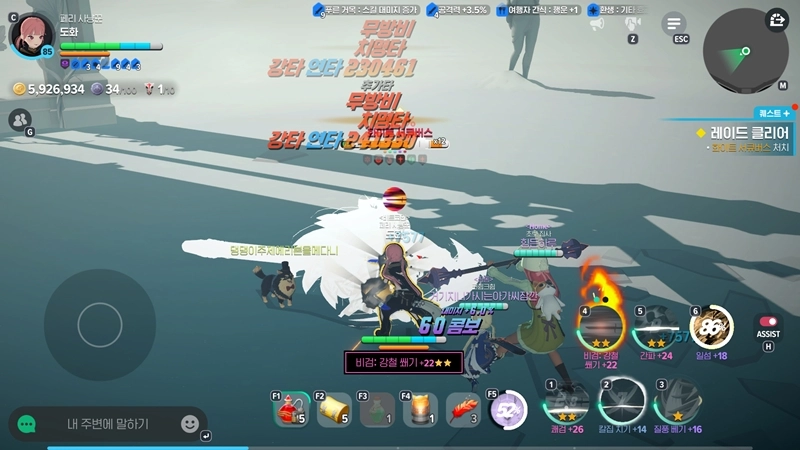
Task: Use the red feather item
Action: 464,409
